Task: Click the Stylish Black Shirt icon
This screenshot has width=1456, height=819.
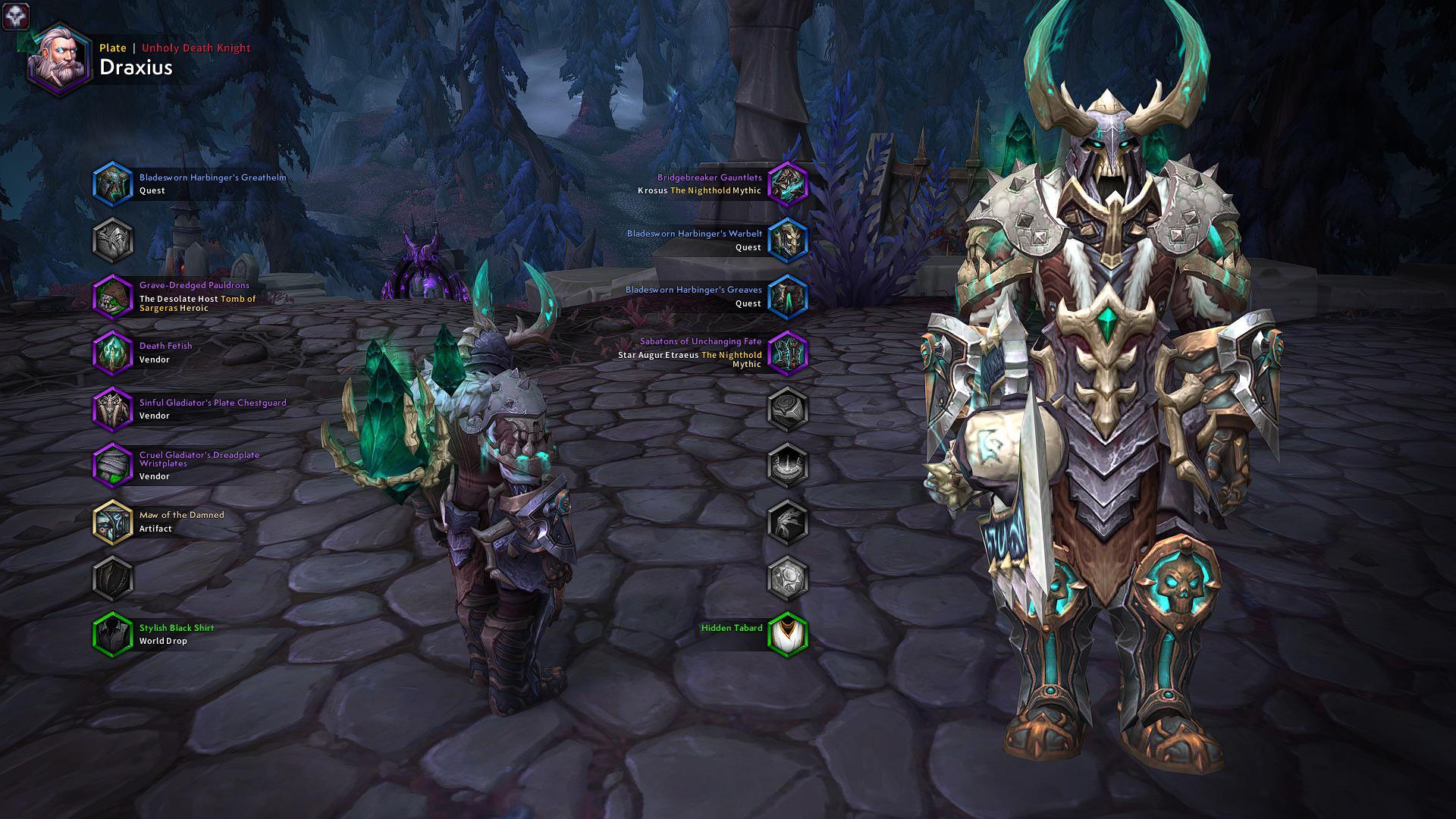Action: [114, 635]
